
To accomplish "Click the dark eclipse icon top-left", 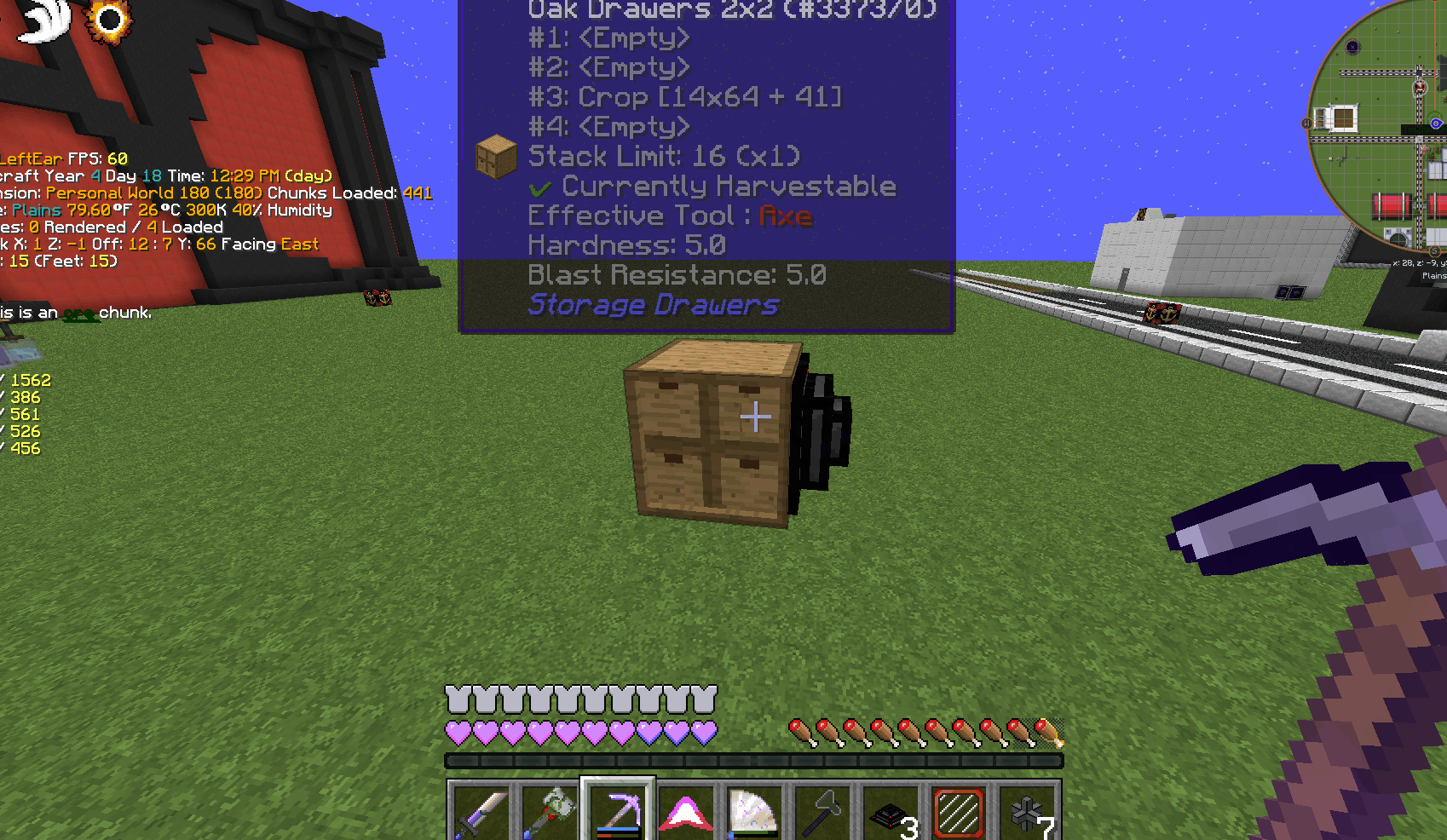I will click(109, 19).
